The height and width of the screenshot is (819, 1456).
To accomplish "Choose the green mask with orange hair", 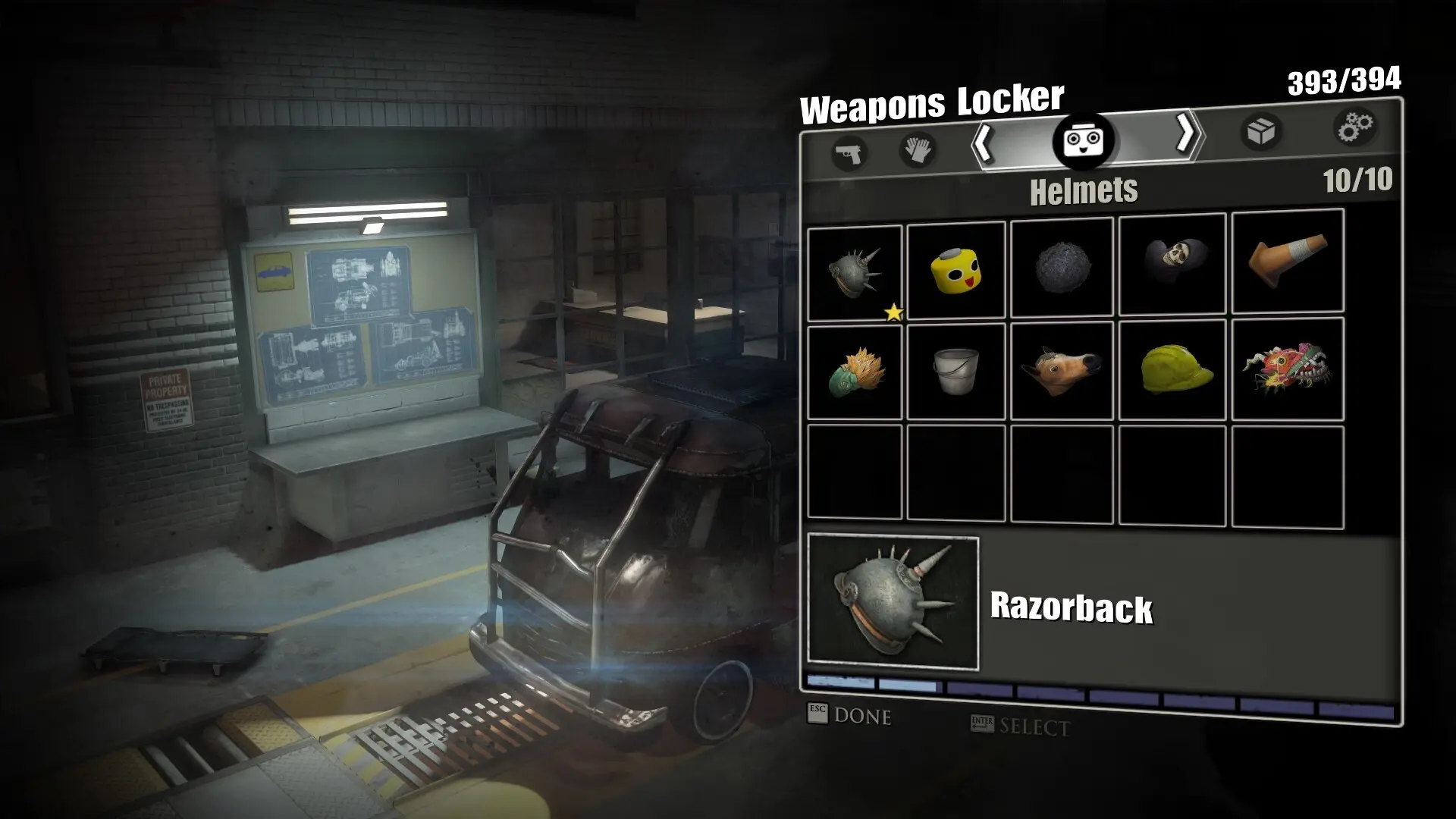I will point(855,372).
